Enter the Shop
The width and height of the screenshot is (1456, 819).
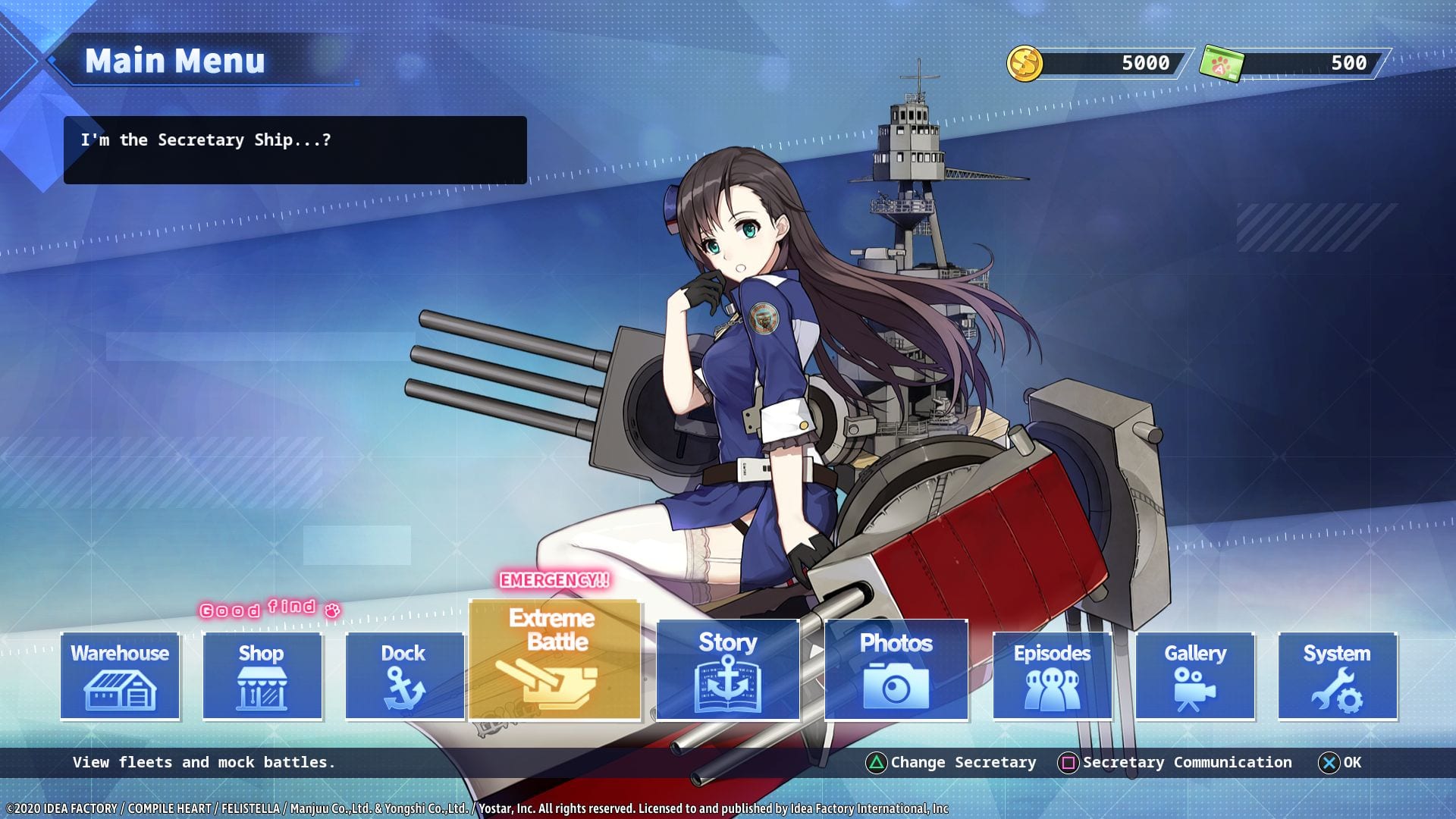262,676
